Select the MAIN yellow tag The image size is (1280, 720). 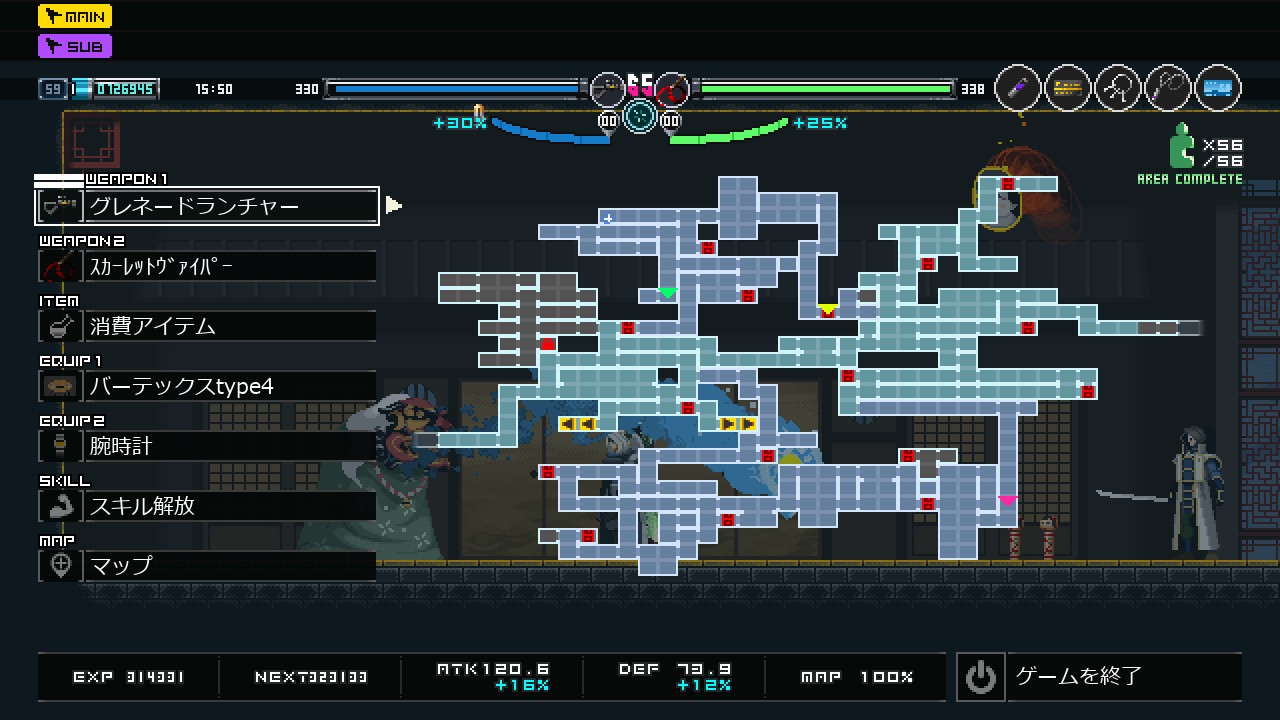tap(75, 16)
